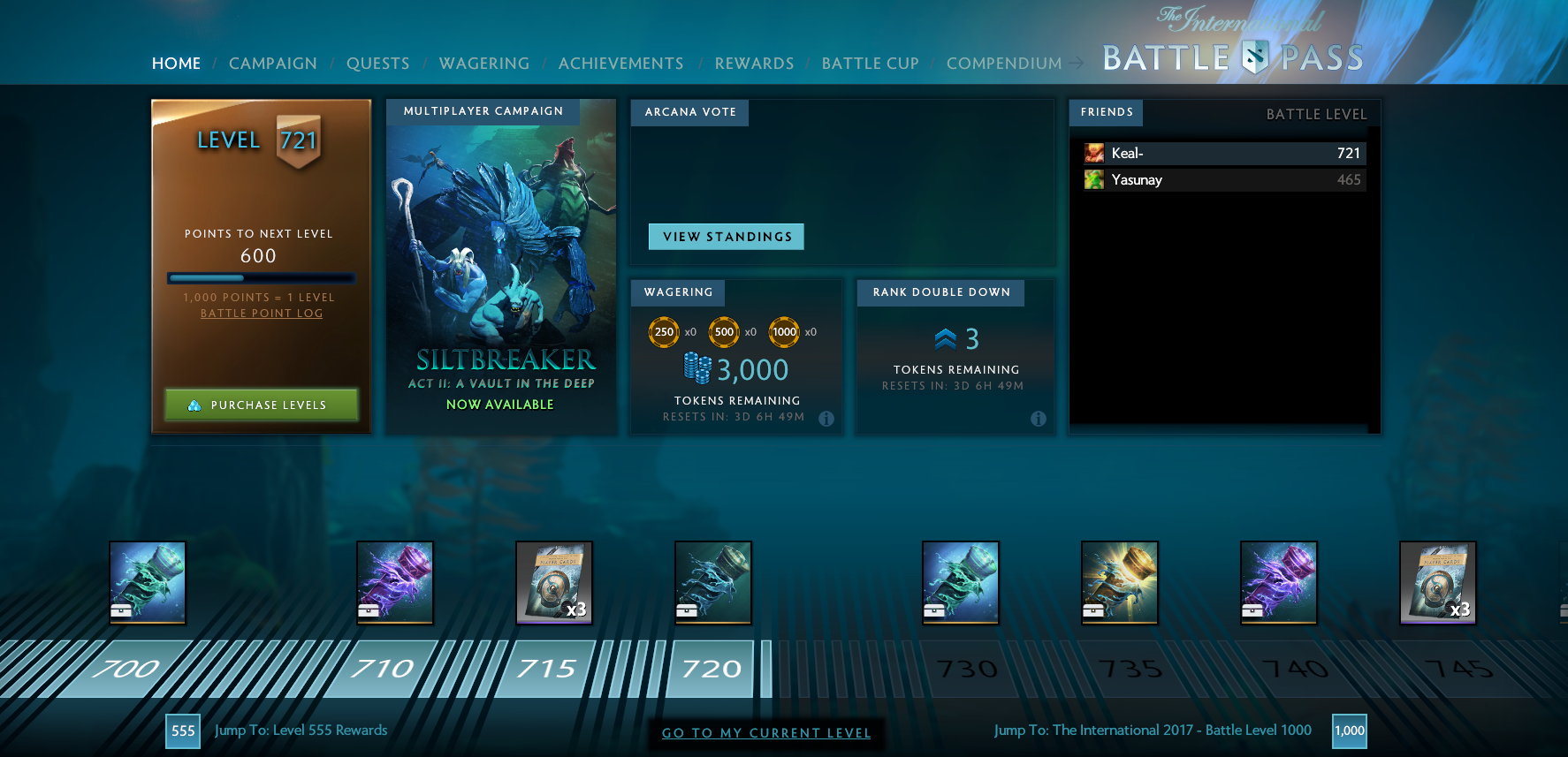
Task: Open the Battle Point Log link
Action: (x=261, y=313)
